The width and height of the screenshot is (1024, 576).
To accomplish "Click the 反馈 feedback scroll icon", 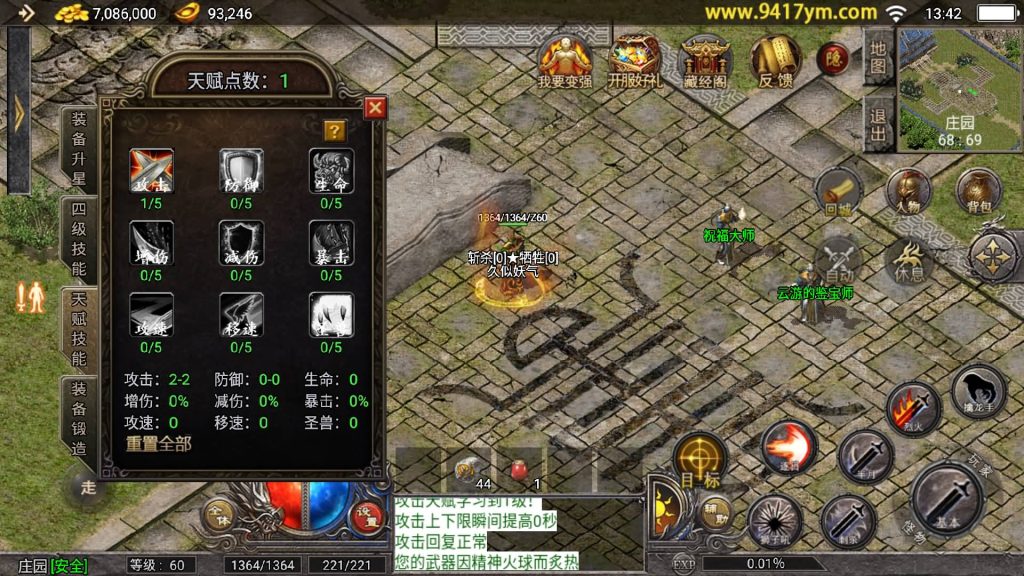I will click(775, 62).
